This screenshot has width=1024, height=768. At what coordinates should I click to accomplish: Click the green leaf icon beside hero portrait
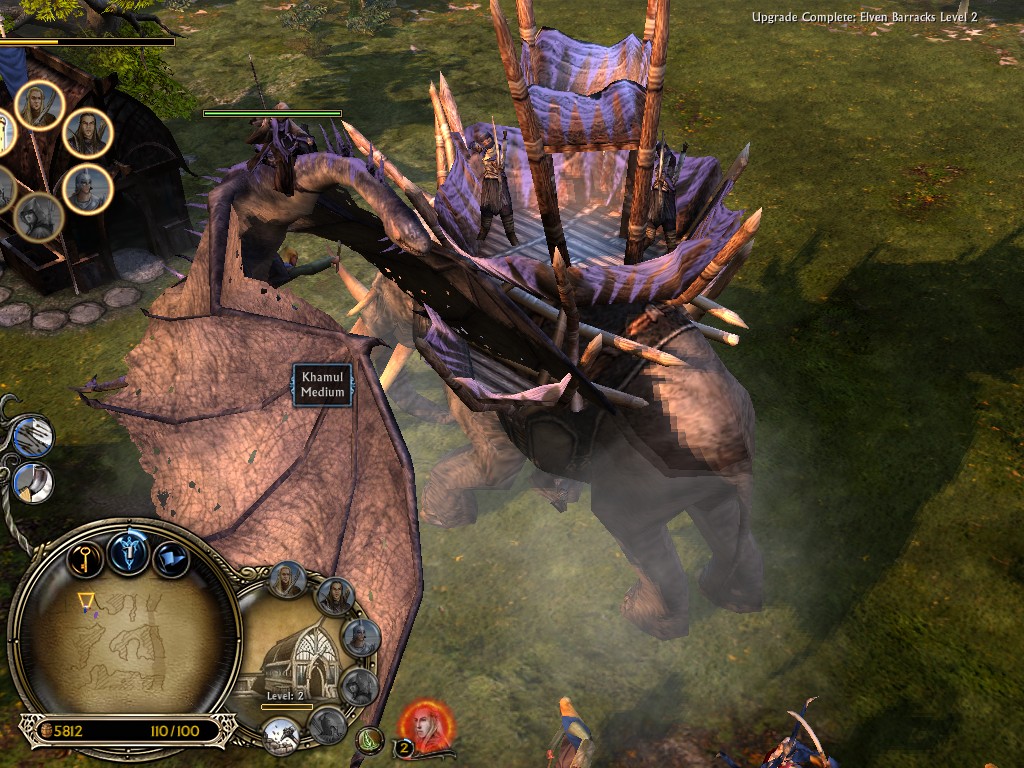click(371, 740)
